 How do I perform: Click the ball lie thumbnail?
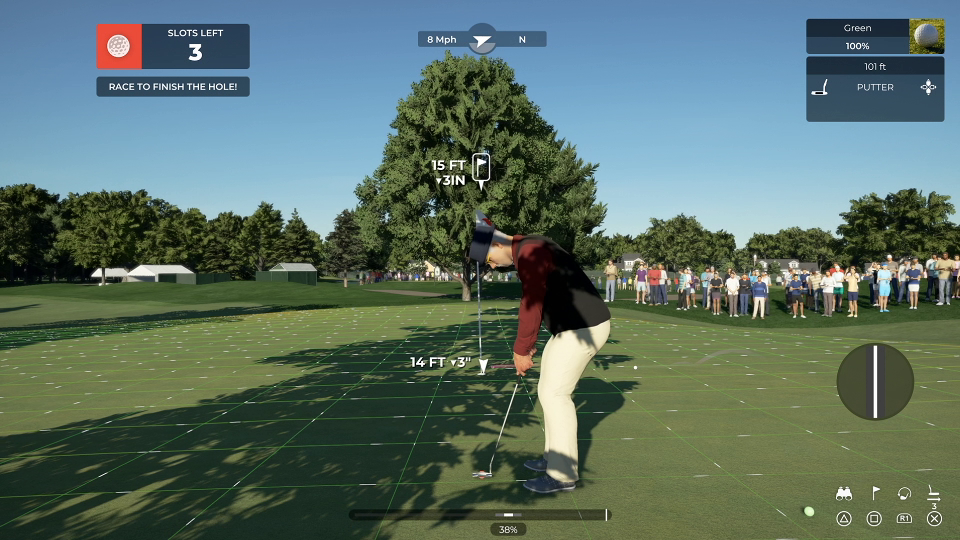(926, 36)
